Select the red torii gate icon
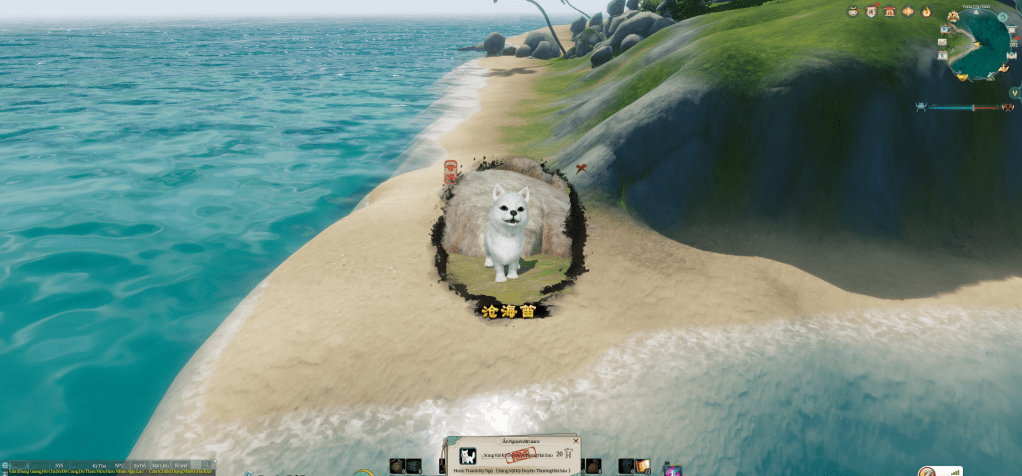This screenshot has height=476, width=1022. coord(889,11)
